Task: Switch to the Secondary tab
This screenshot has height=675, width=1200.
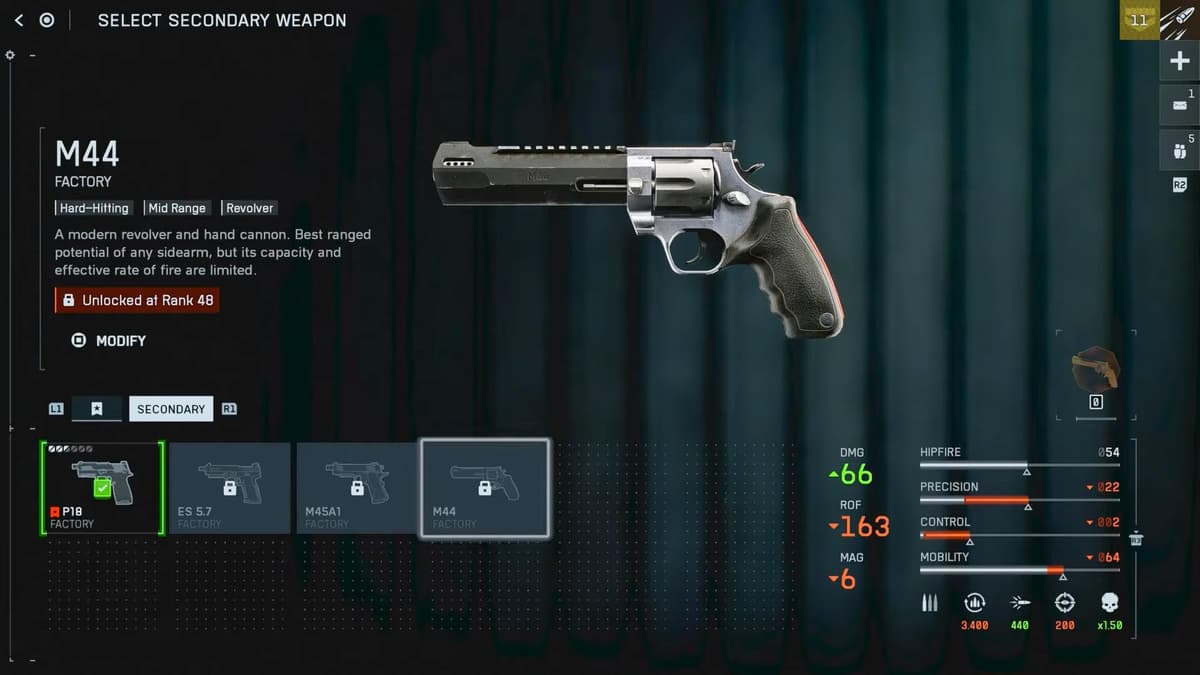Action: pos(171,409)
